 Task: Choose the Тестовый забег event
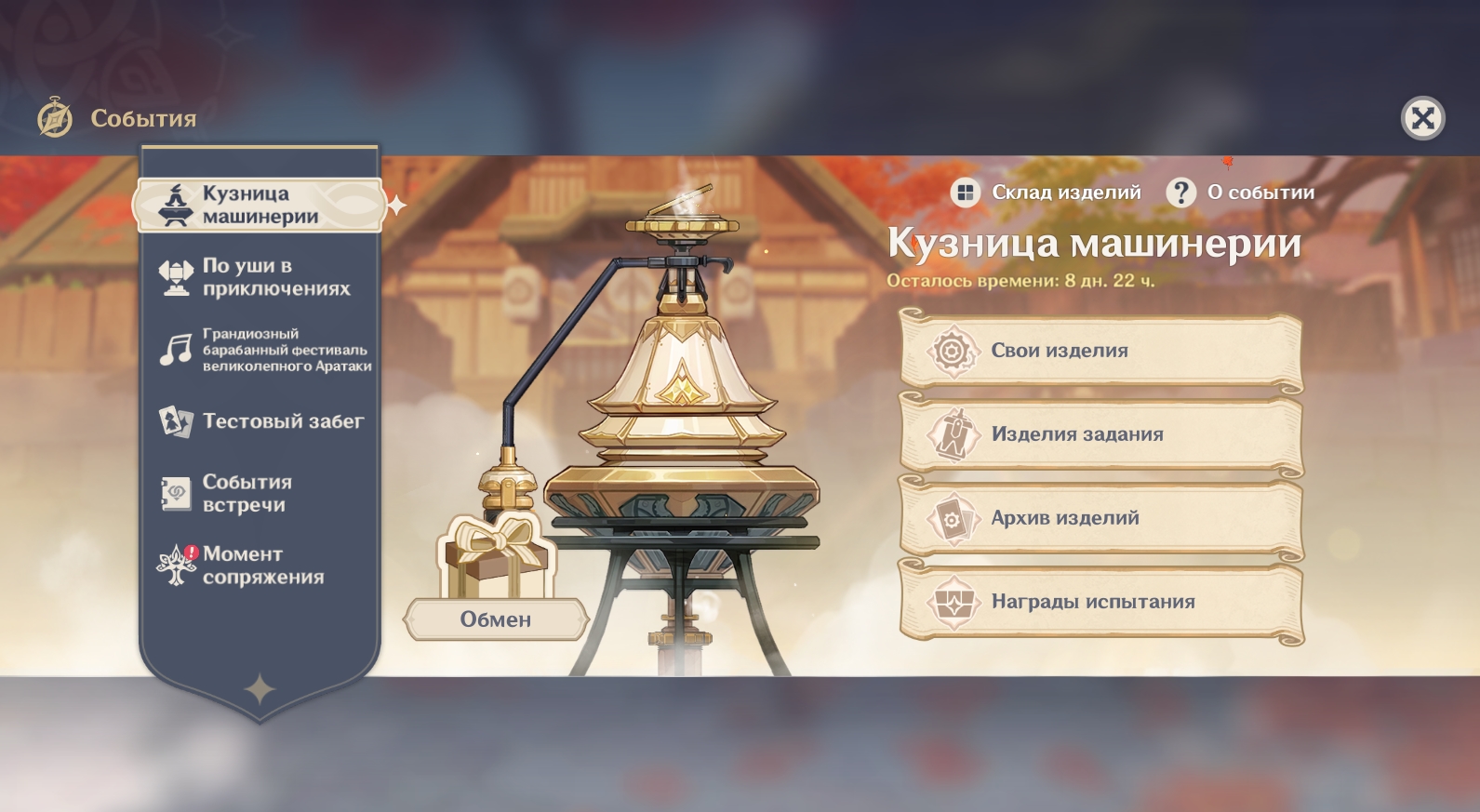(261, 421)
